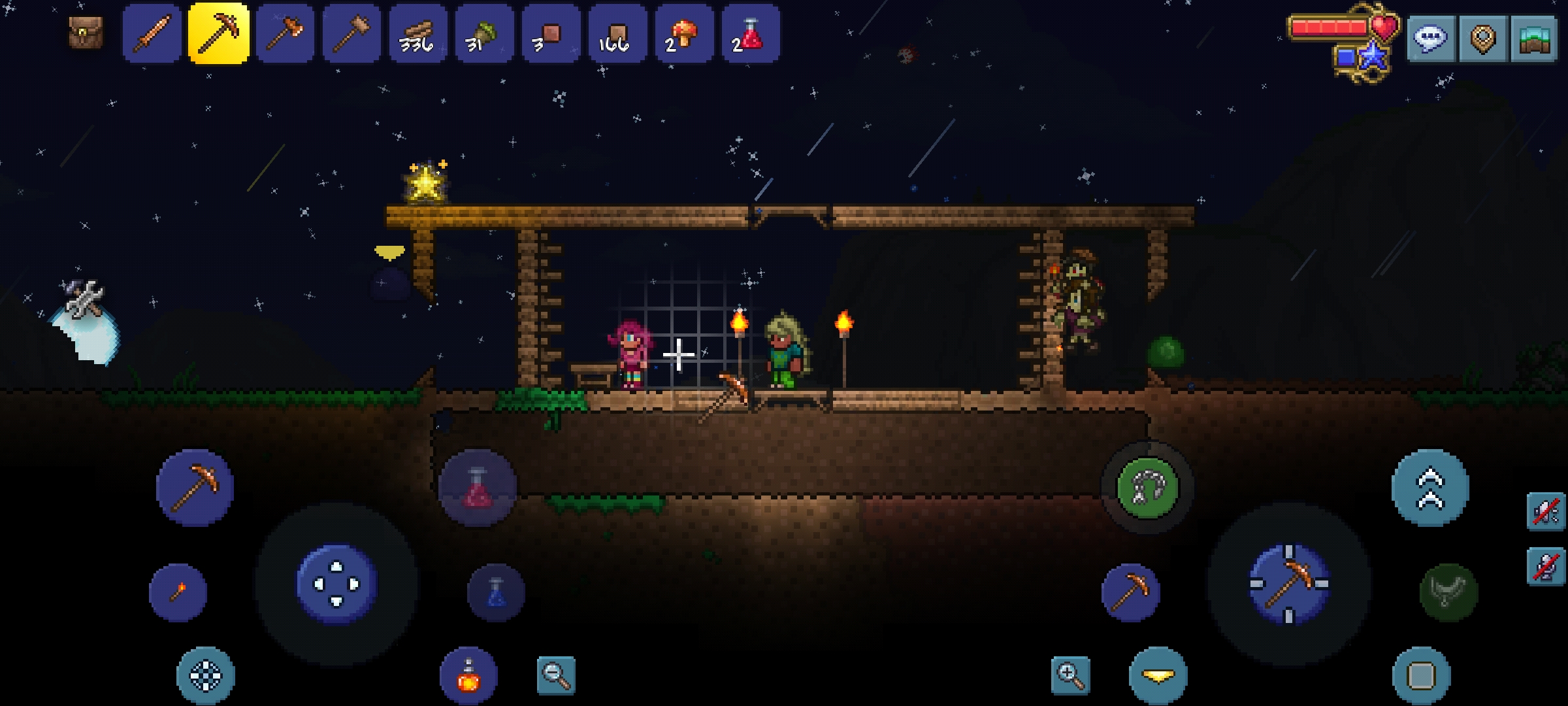Open the wrench and hammer settings icon
The height and width of the screenshot is (706, 1568).
click(84, 299)
